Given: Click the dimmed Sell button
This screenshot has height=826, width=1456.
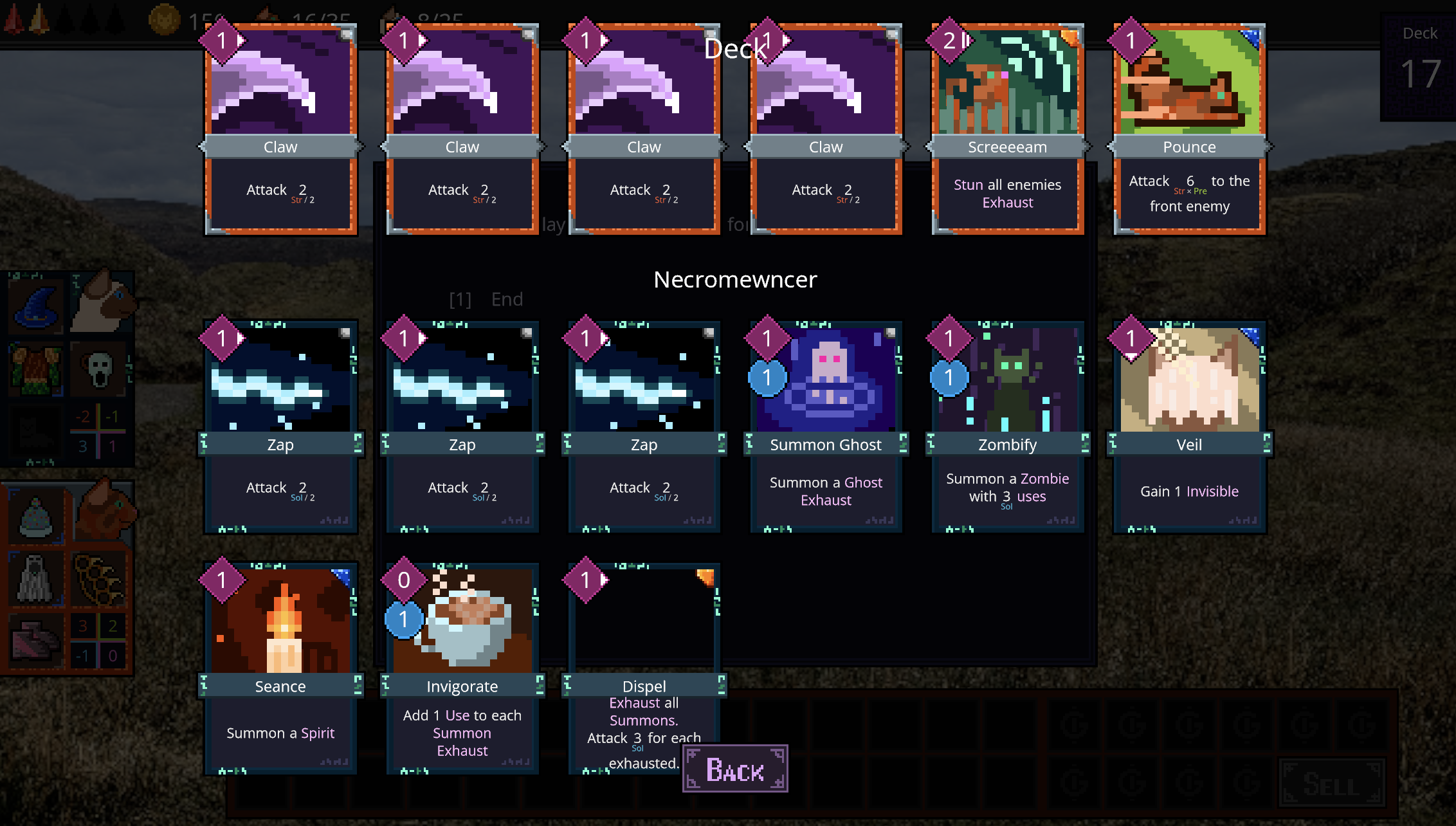Looking at the screenshot, I should point(1331,784).
